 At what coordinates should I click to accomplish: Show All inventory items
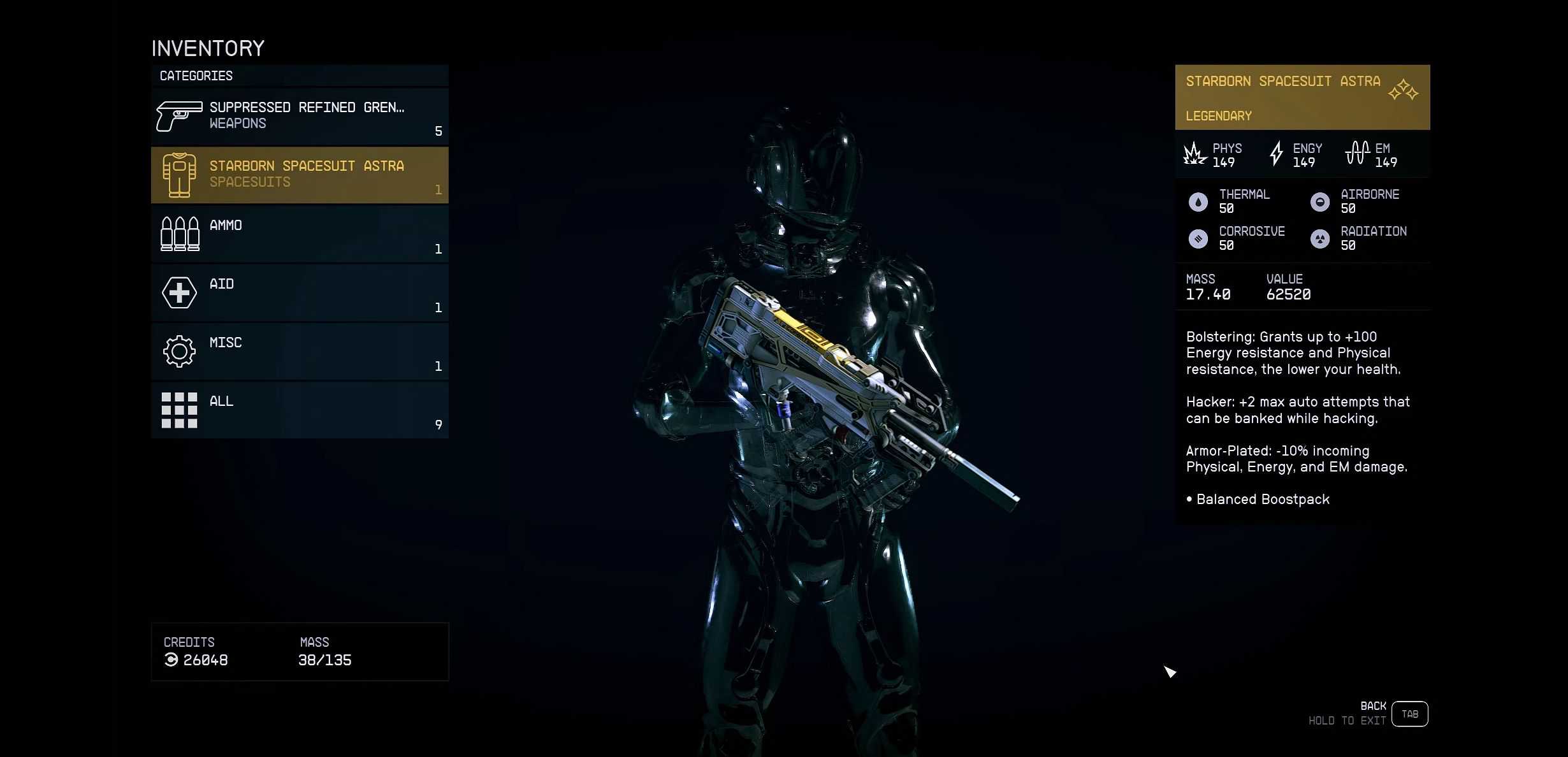pos(300,410)
